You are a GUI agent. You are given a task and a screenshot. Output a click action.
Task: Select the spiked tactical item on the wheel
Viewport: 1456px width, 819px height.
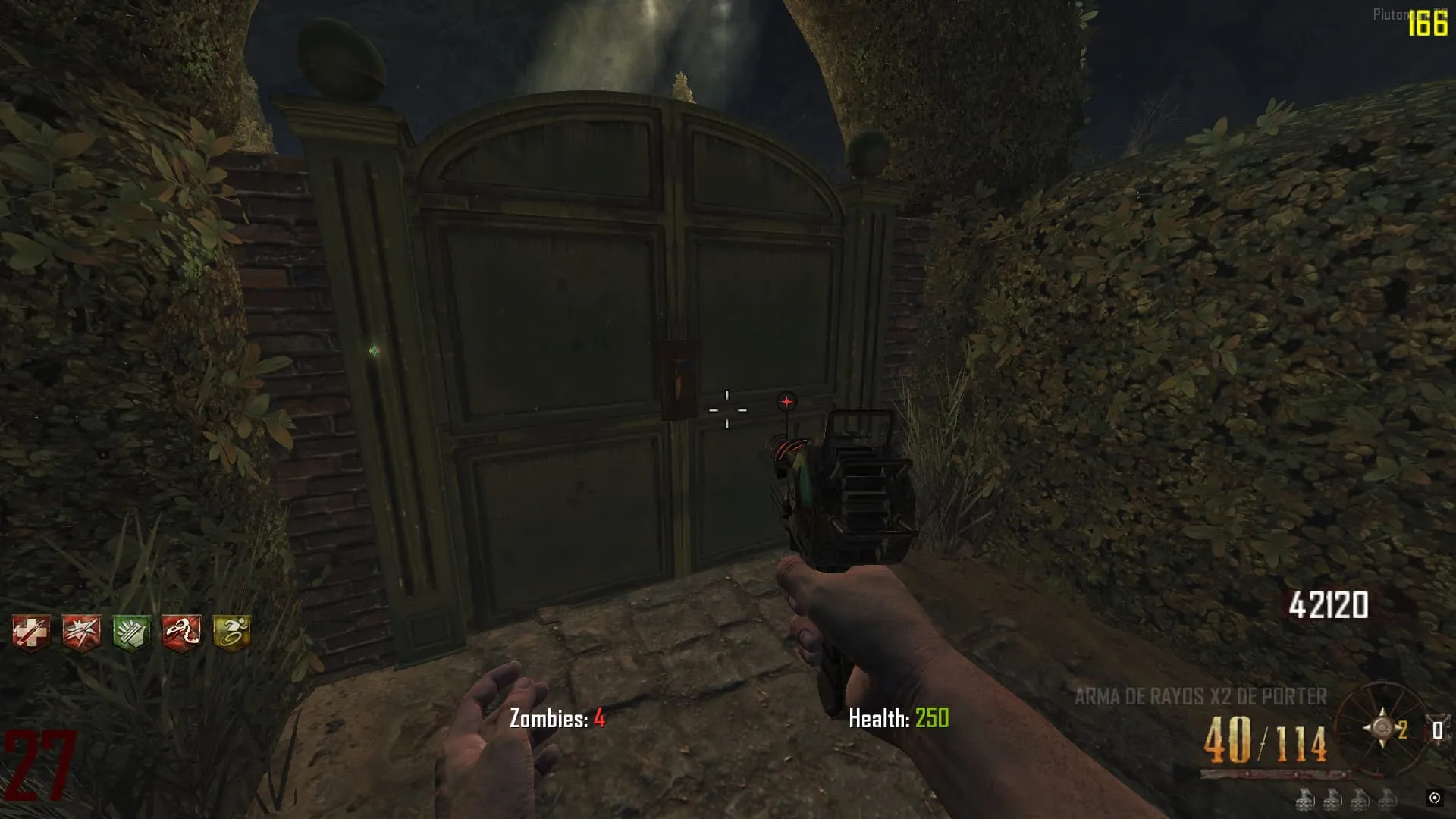1382,728
